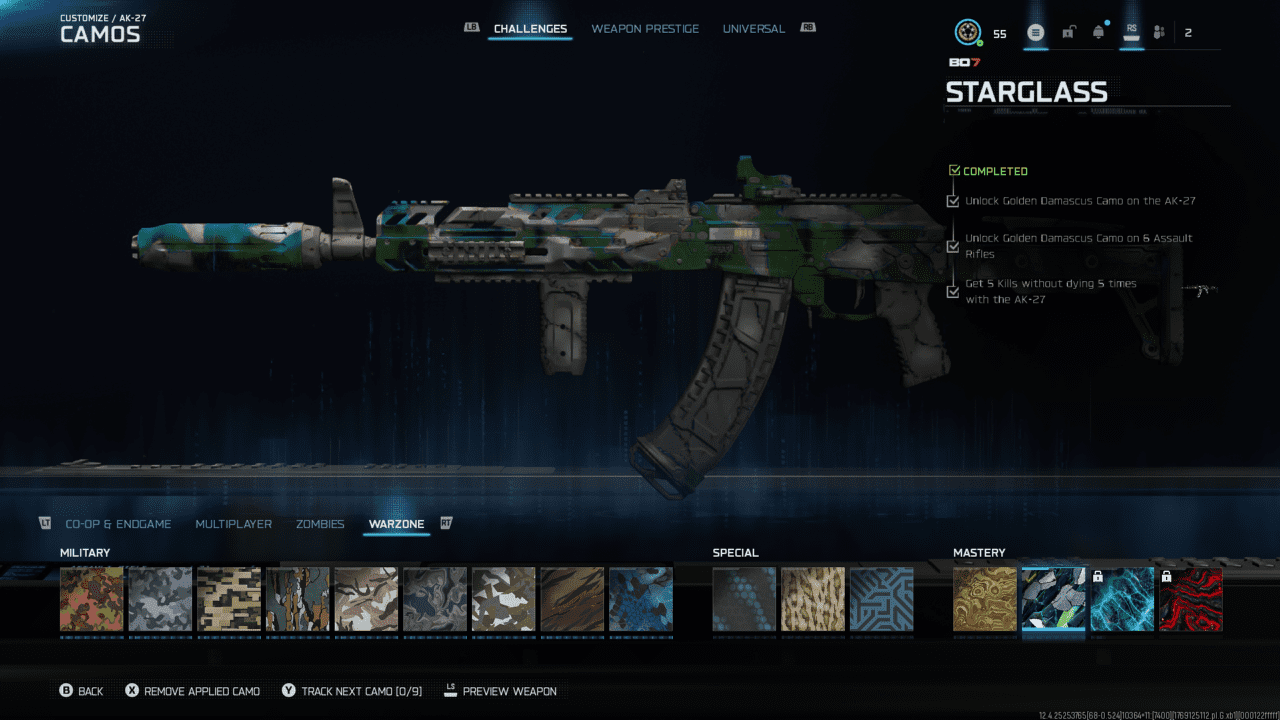
Task: Show Co-op & Endgame camos
Action: click(118, 524)
